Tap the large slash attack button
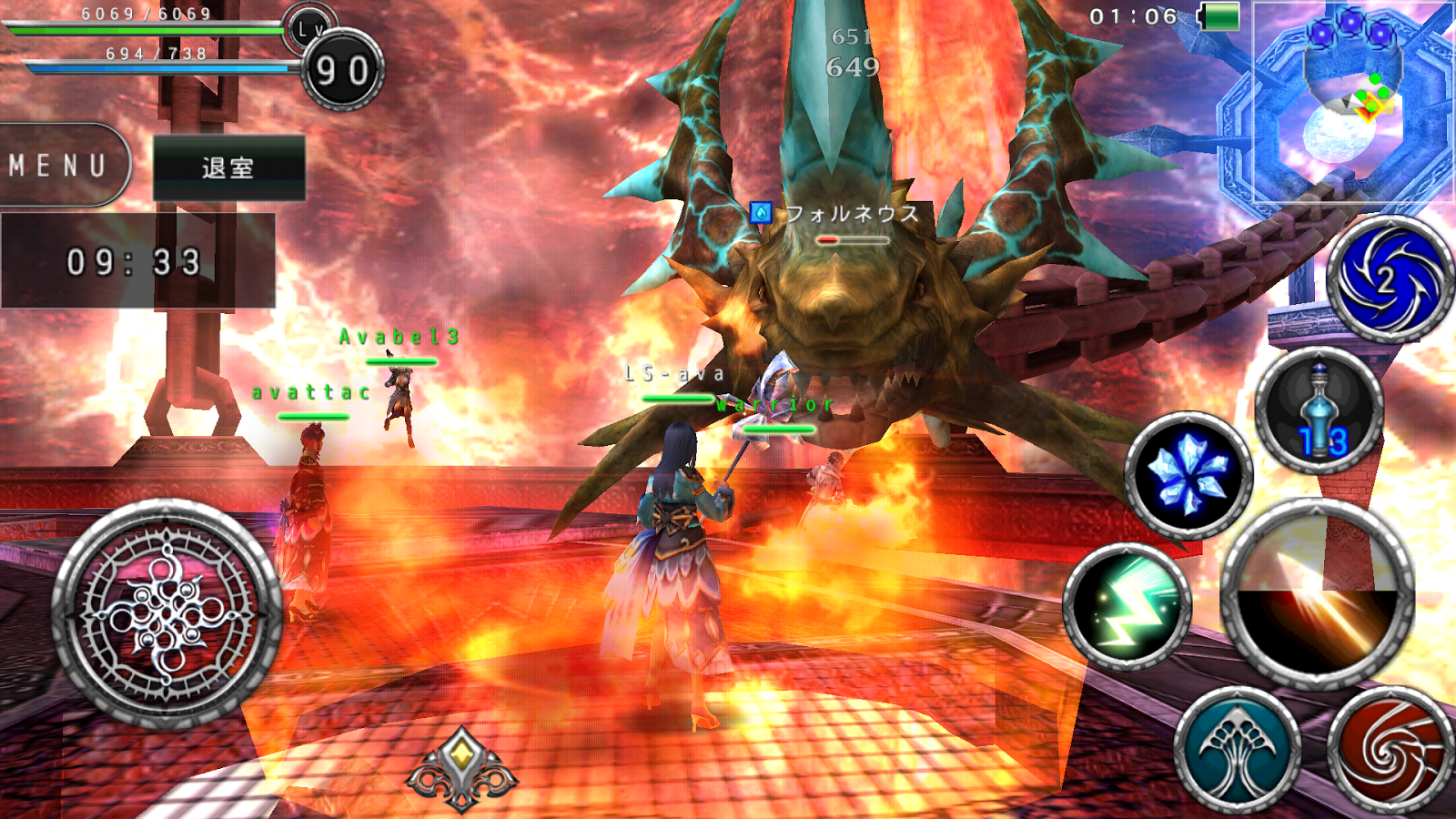This screenshot has width=1456, height=819. (x=1316, y=592)
